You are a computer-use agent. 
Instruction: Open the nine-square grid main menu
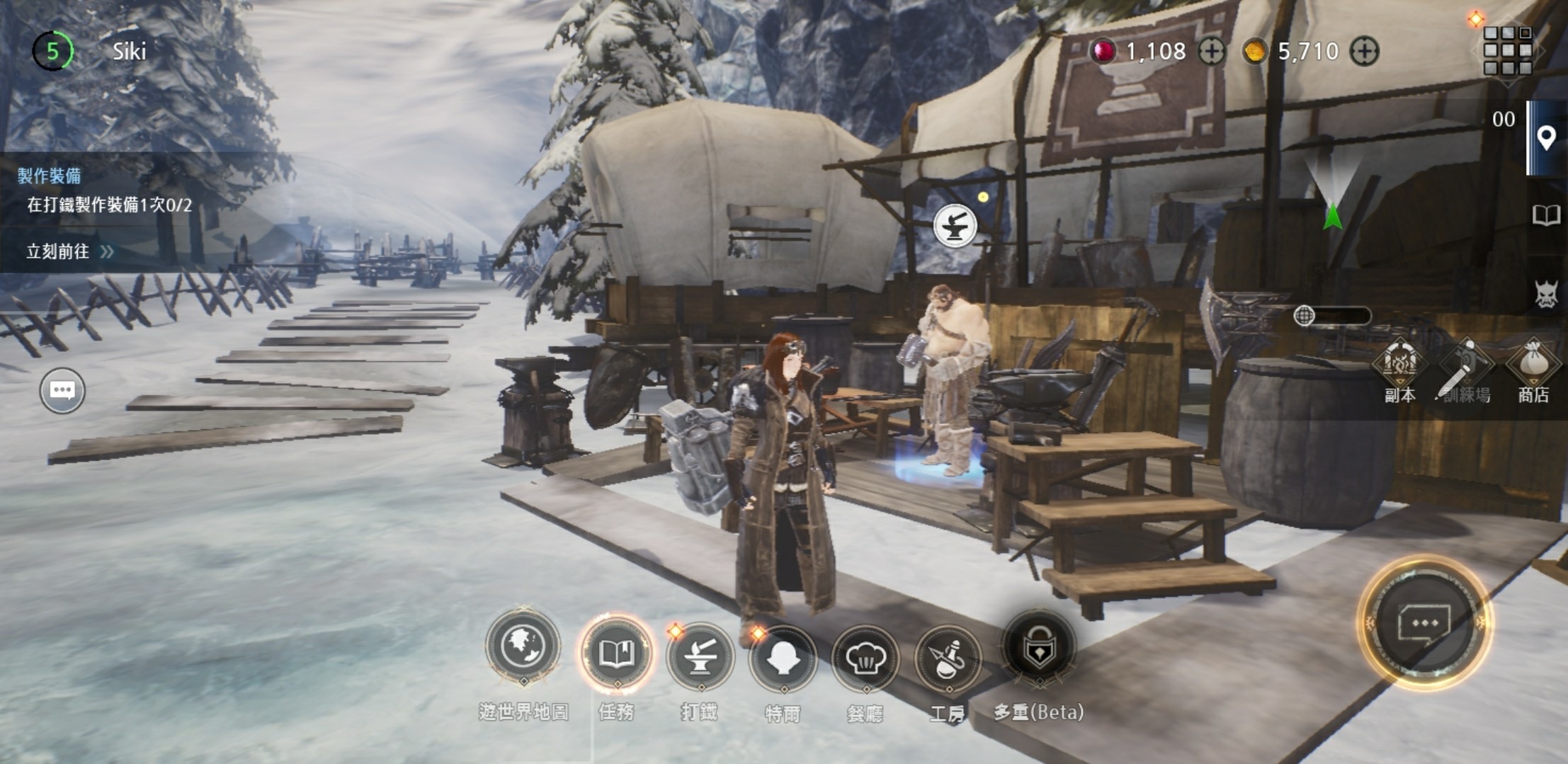coord(1507,51)
